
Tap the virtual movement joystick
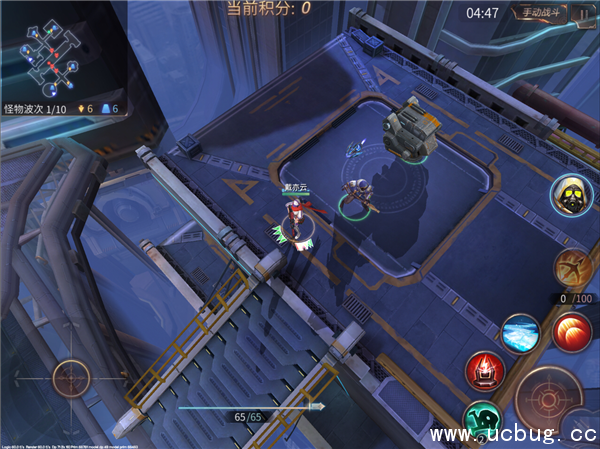pos(74,378)
